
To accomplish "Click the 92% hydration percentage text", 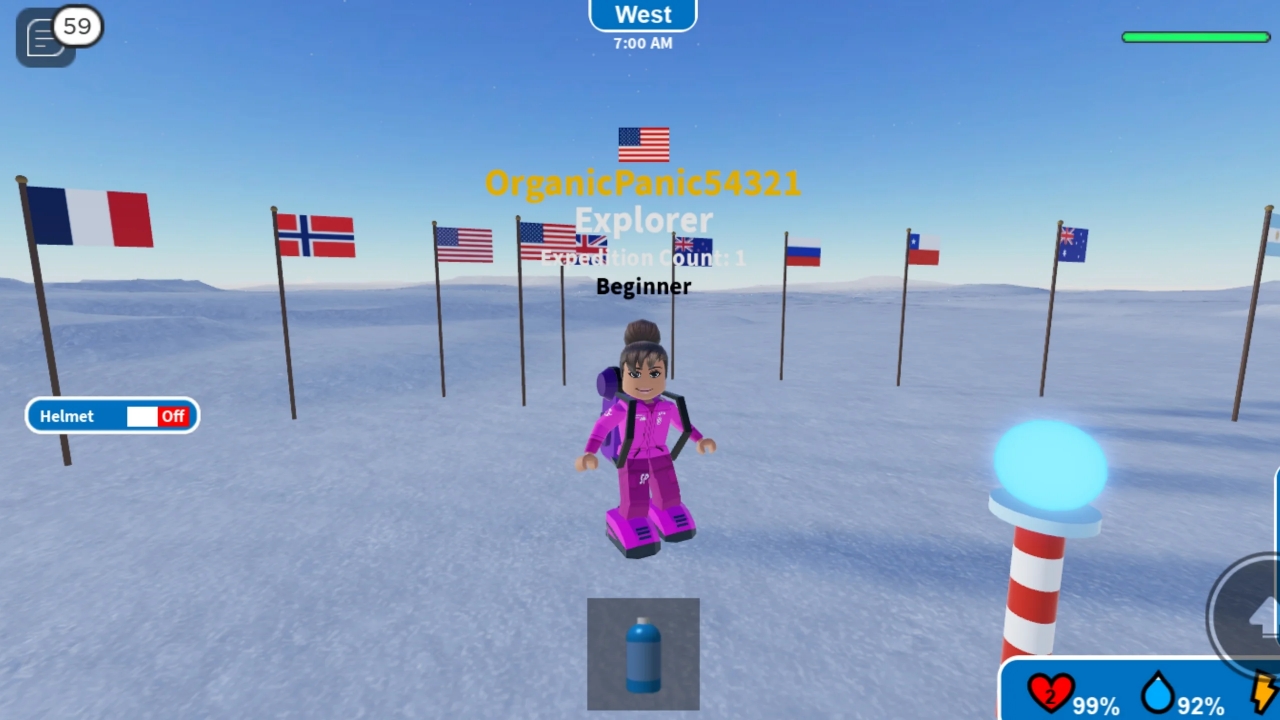I will (x=1200, y=705).
